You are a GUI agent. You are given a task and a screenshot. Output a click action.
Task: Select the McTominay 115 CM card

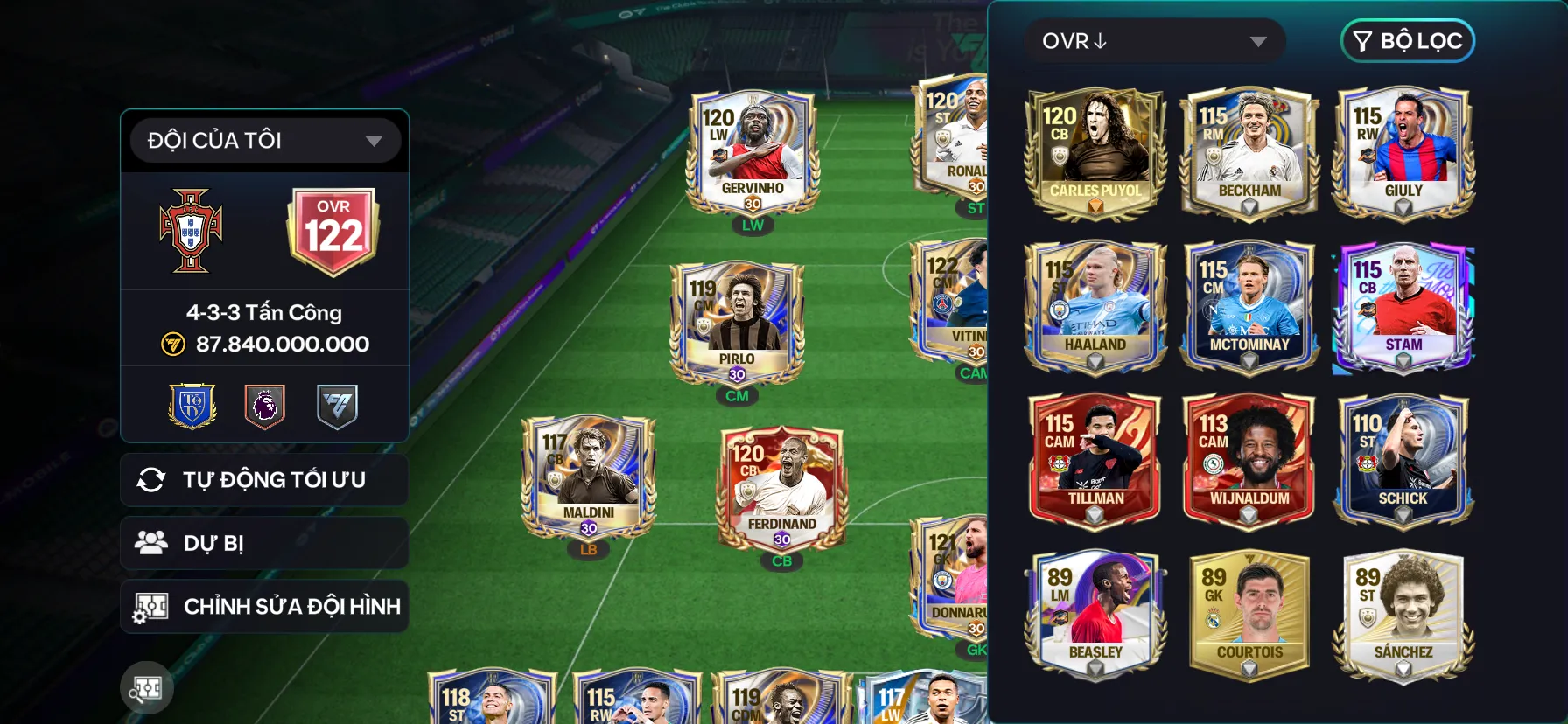(1249, 307)
